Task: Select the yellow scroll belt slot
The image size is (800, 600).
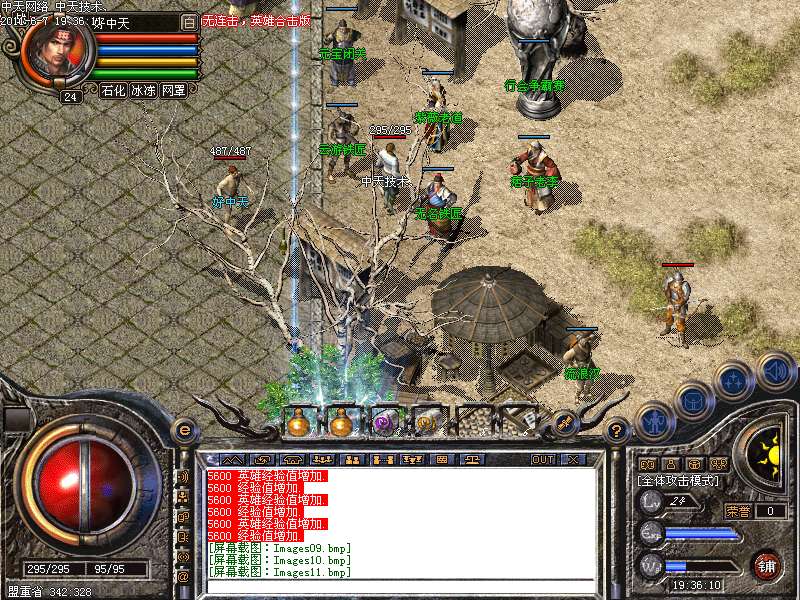Action: pyautogui.click(x=427, y=423)
